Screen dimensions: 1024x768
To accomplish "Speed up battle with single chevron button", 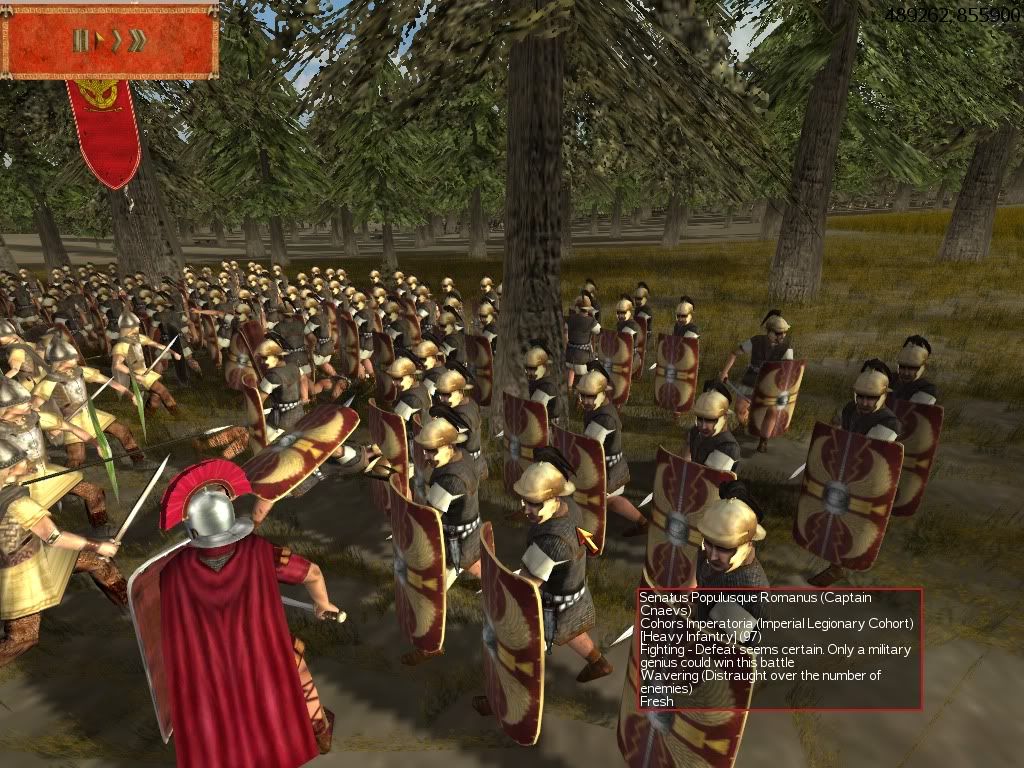I will [x=116, y=41].
